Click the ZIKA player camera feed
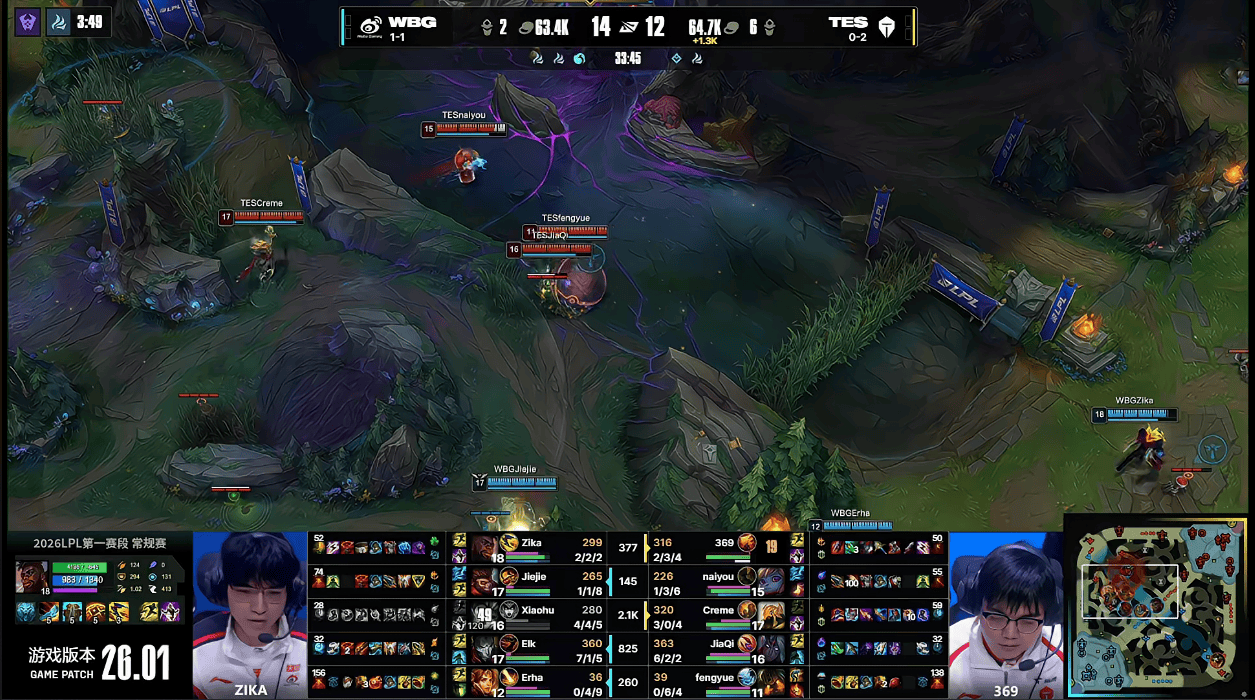 click(249, 610)
